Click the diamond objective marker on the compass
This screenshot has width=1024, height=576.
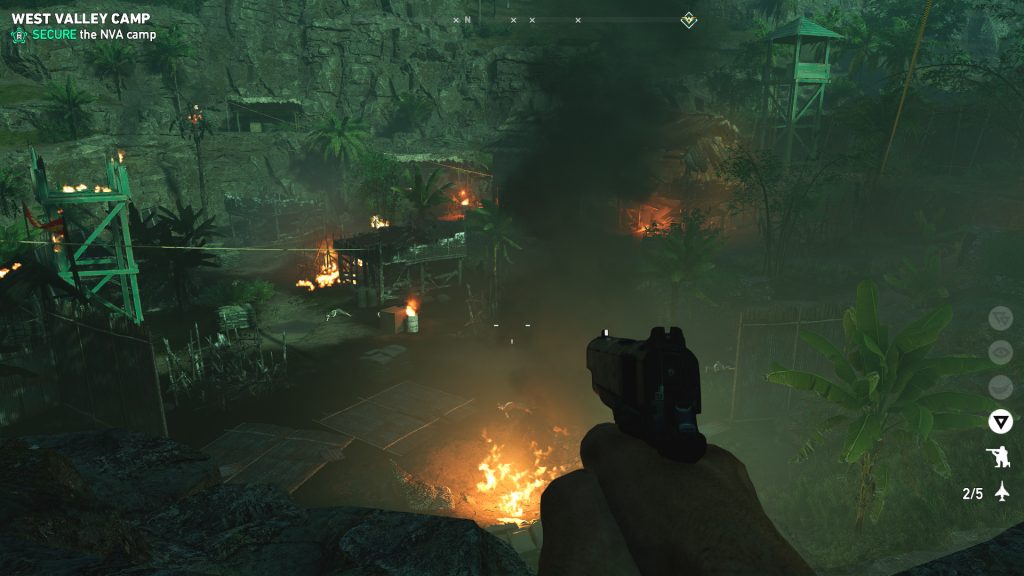[x=688, y=19]
